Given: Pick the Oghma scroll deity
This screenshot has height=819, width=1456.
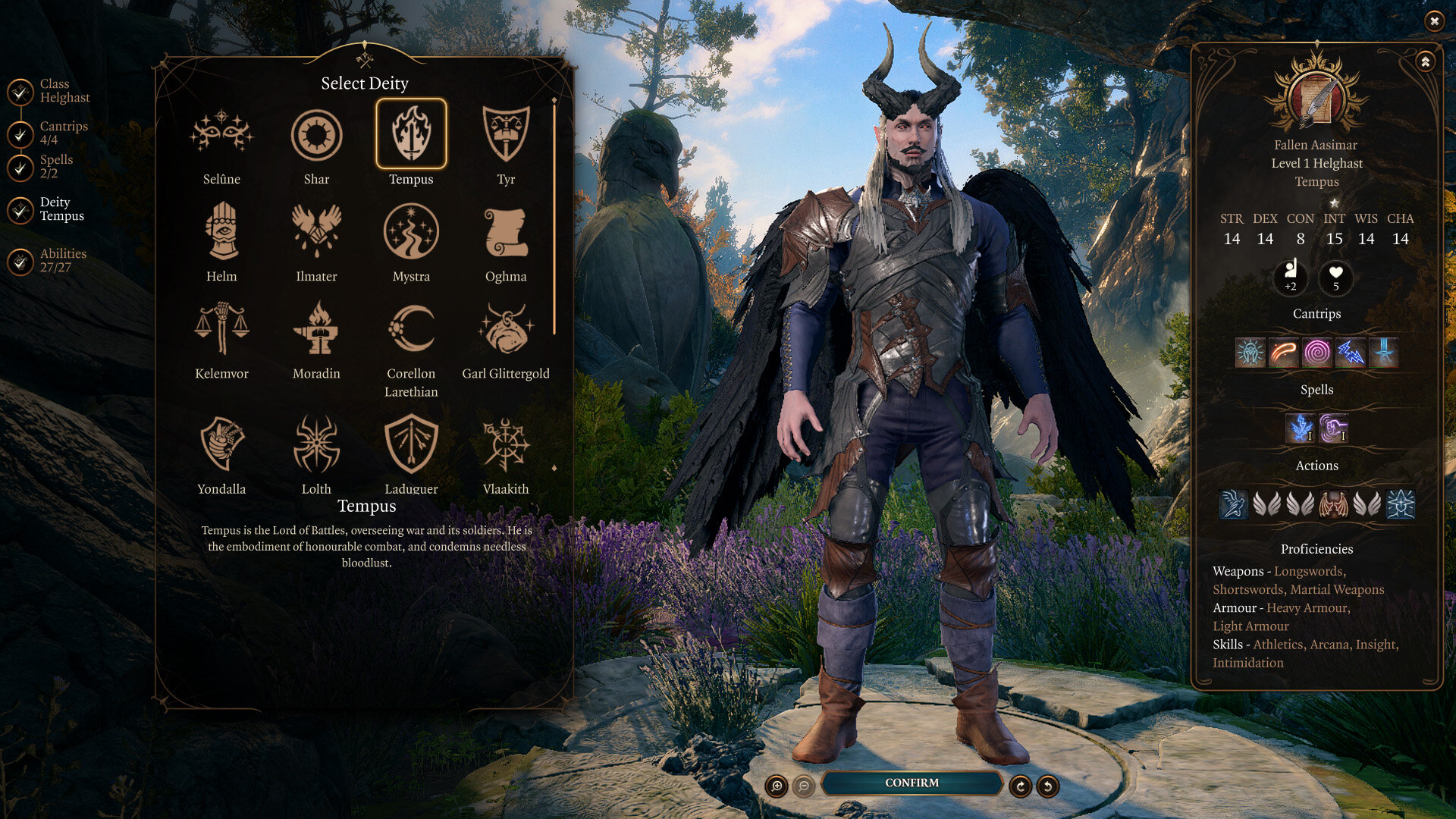Looking at the screenshot, I should 506,232.
